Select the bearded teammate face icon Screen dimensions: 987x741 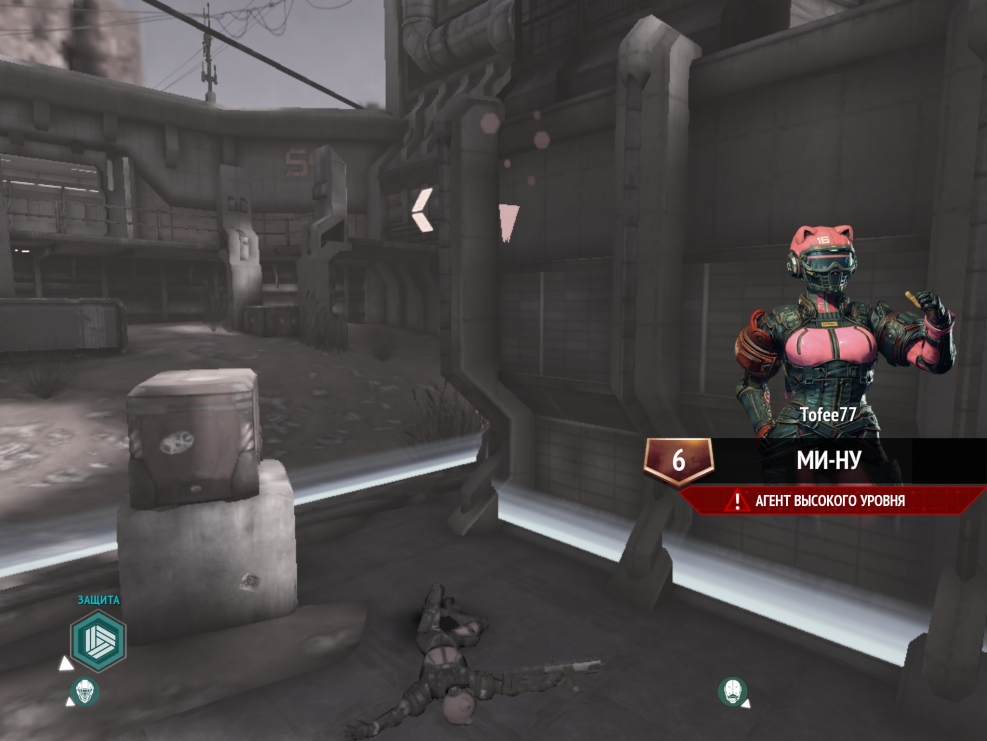click(x=733, y=691)
